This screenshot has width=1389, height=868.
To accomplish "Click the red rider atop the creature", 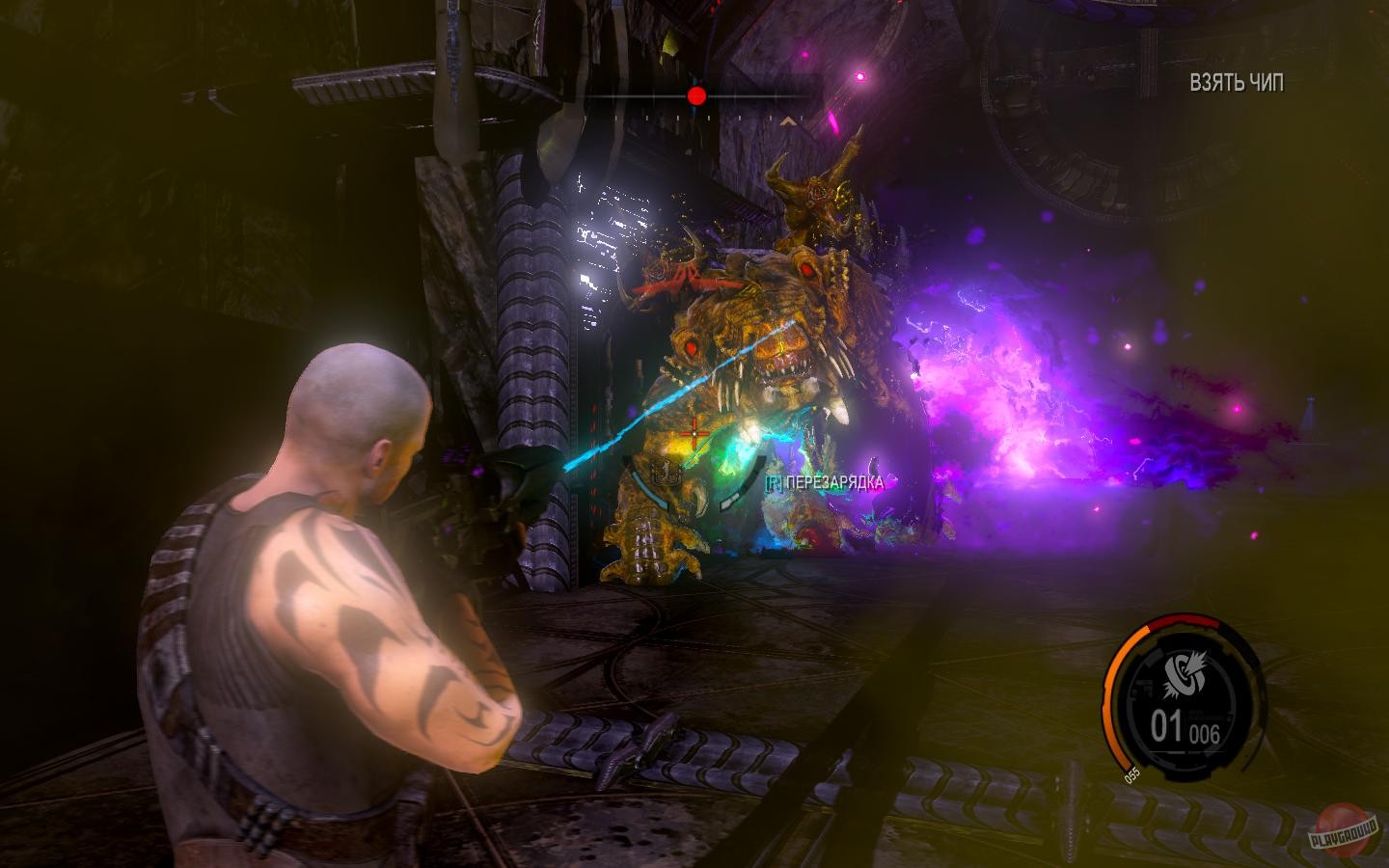I will pyautogui.click(x=675, y=280).
